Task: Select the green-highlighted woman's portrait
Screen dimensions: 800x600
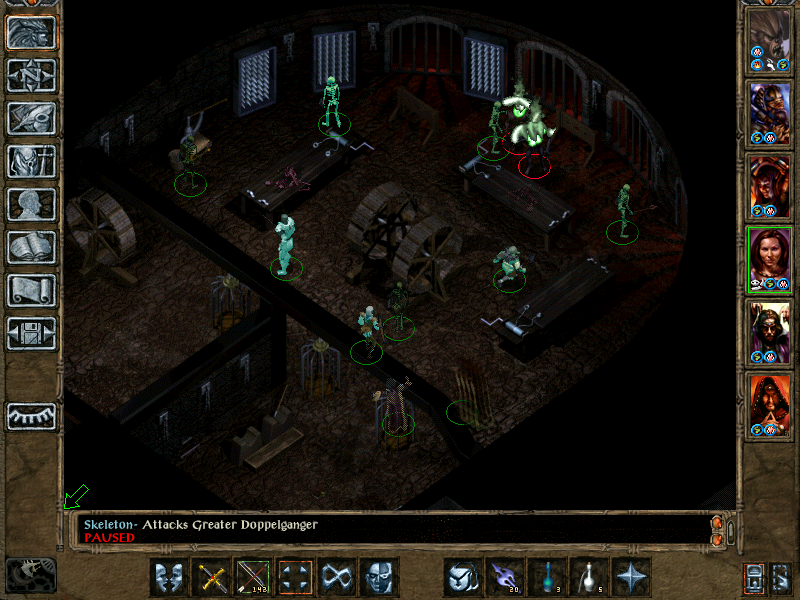Action: pos(769,258)
